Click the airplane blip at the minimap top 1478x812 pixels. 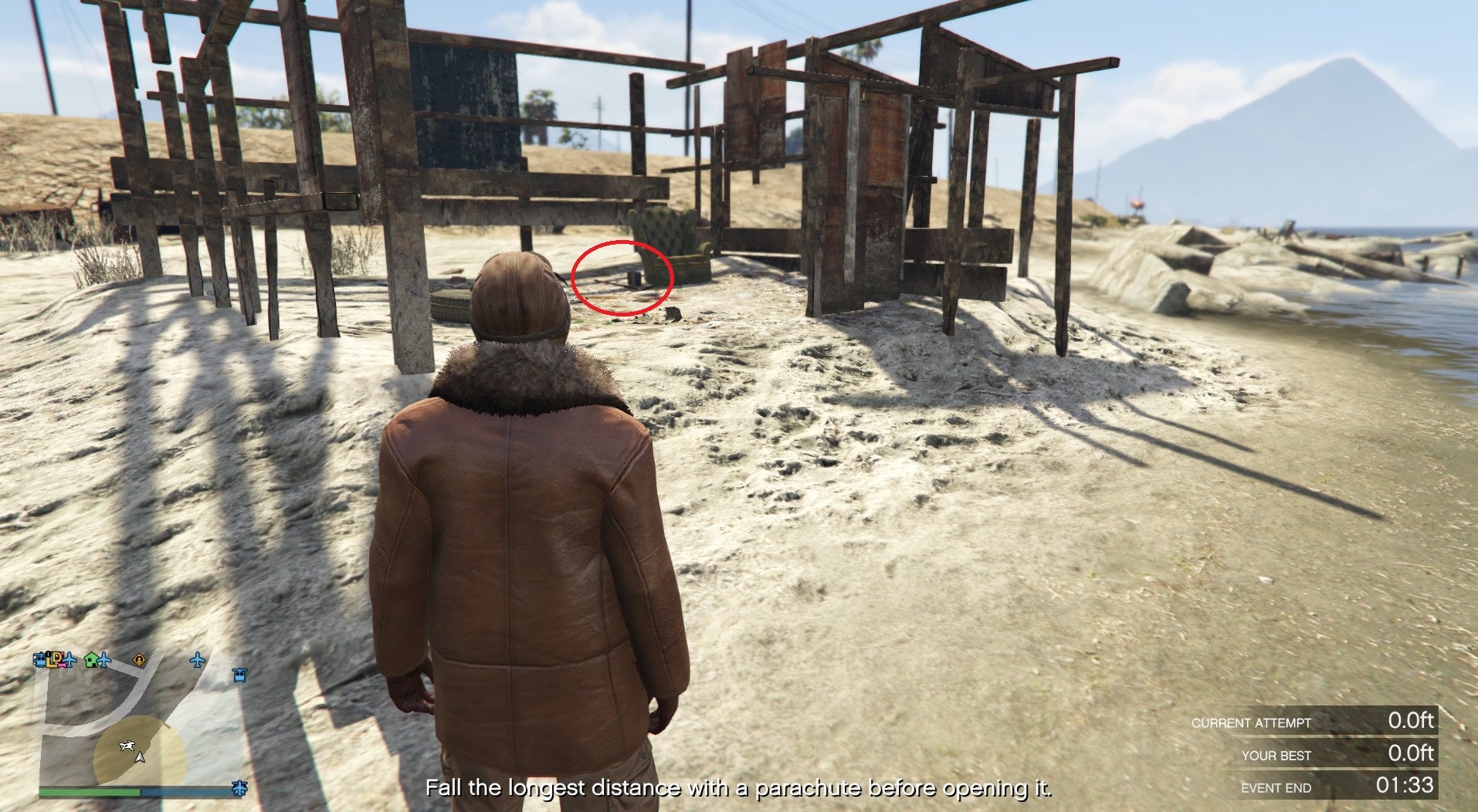(x=69, y=661)
